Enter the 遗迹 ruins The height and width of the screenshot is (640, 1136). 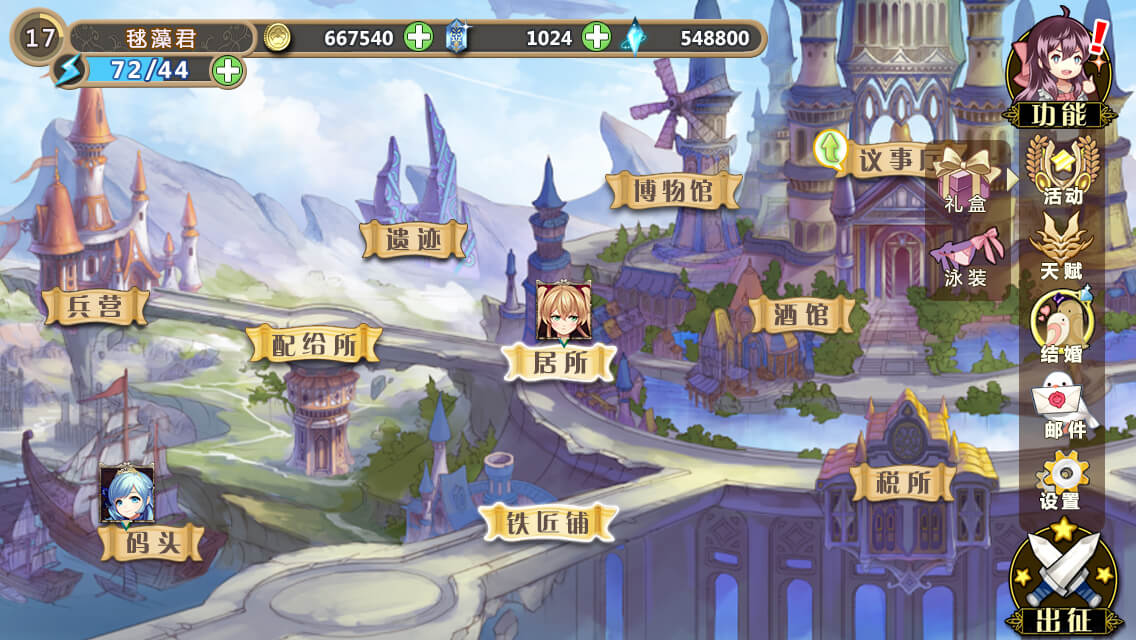(413, 239)
